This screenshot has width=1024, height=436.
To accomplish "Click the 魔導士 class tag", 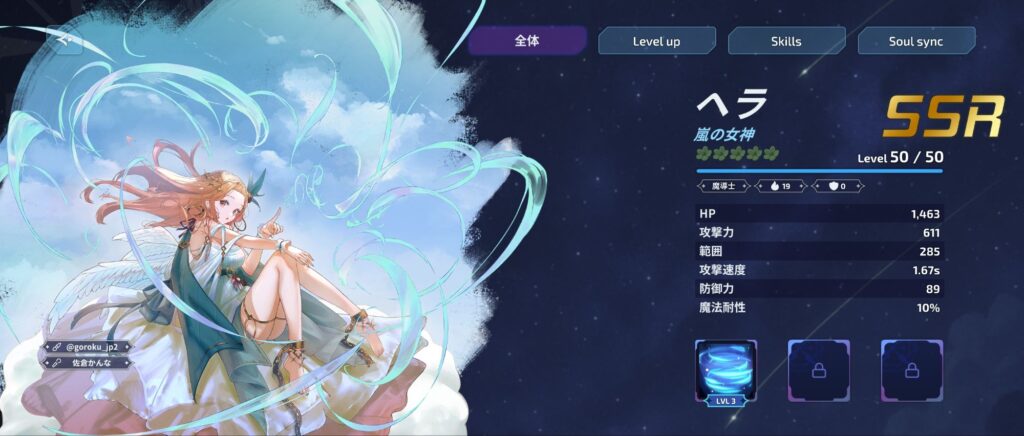I will 726,185.
